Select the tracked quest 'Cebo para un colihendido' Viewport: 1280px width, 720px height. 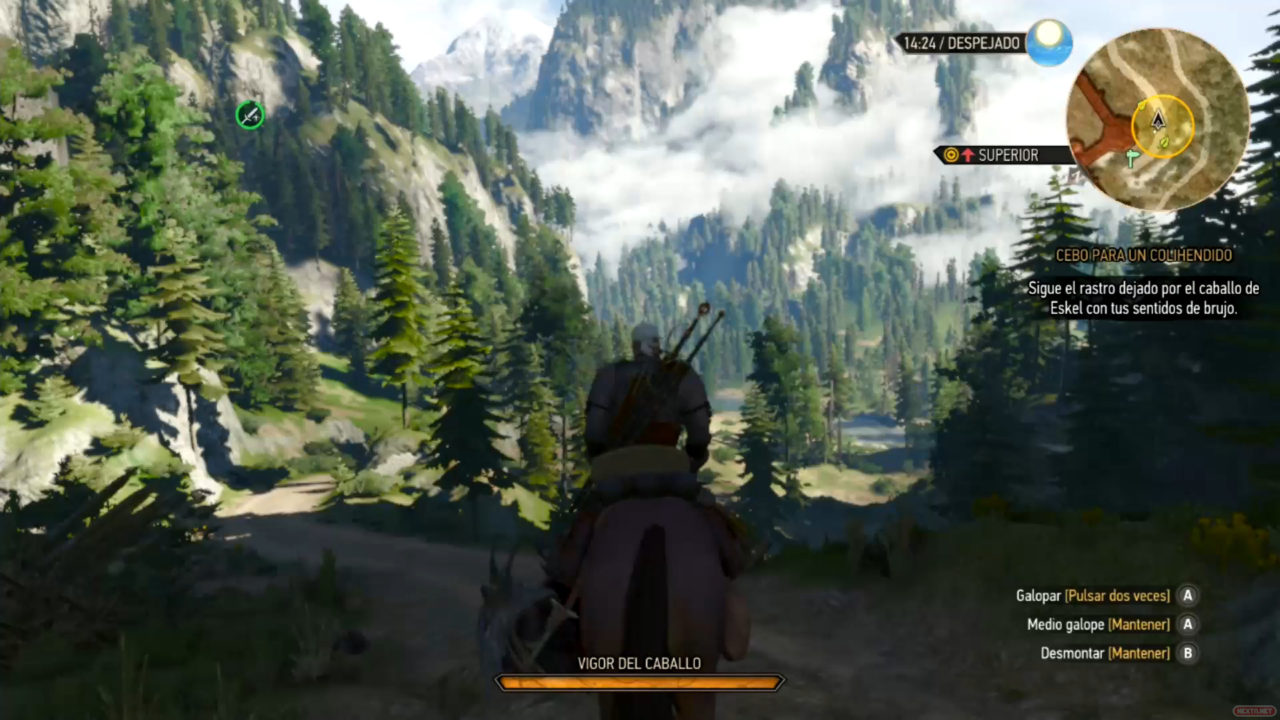point(1144,256)
